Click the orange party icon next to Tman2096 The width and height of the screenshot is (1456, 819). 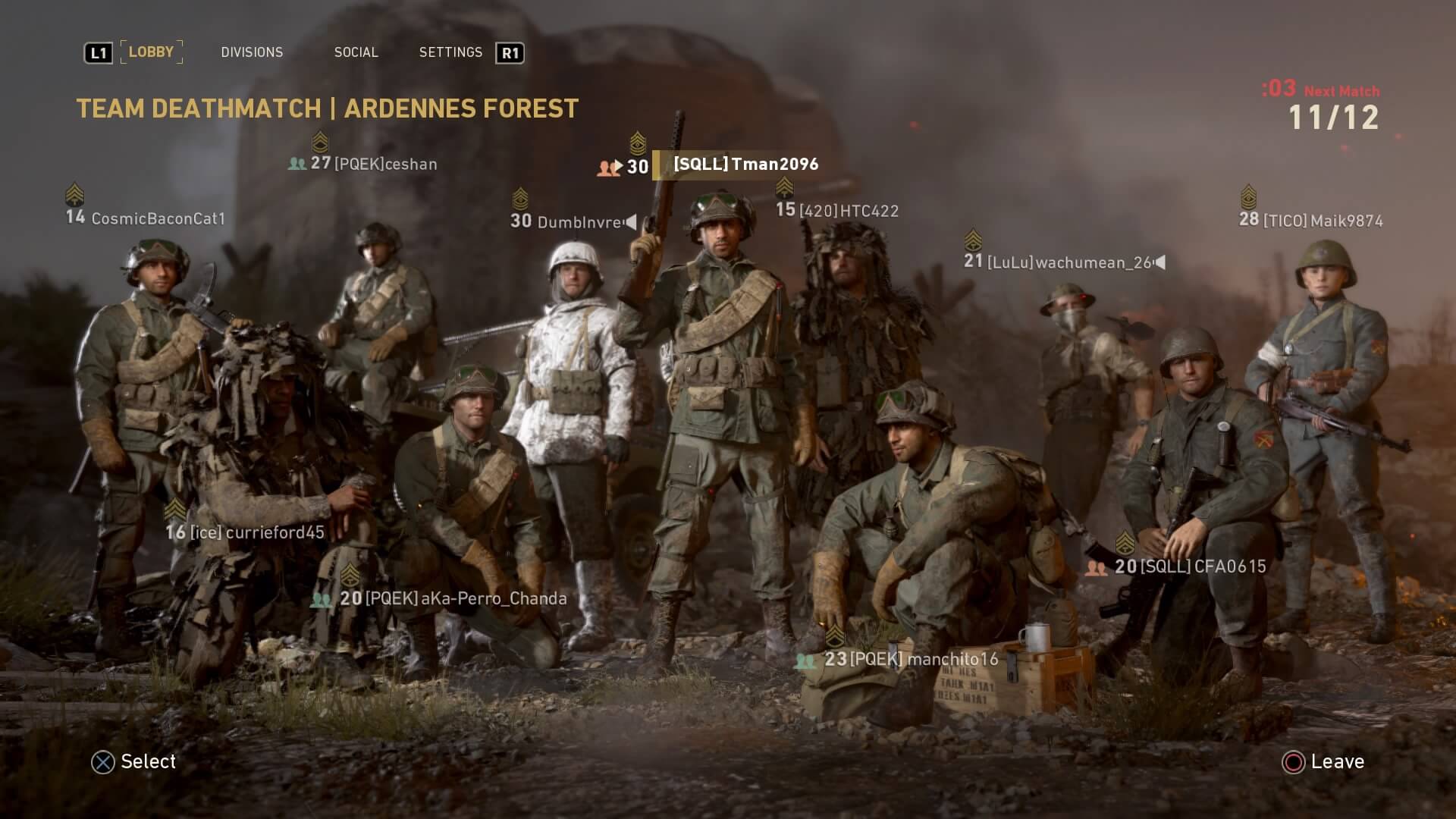(608, 165)
